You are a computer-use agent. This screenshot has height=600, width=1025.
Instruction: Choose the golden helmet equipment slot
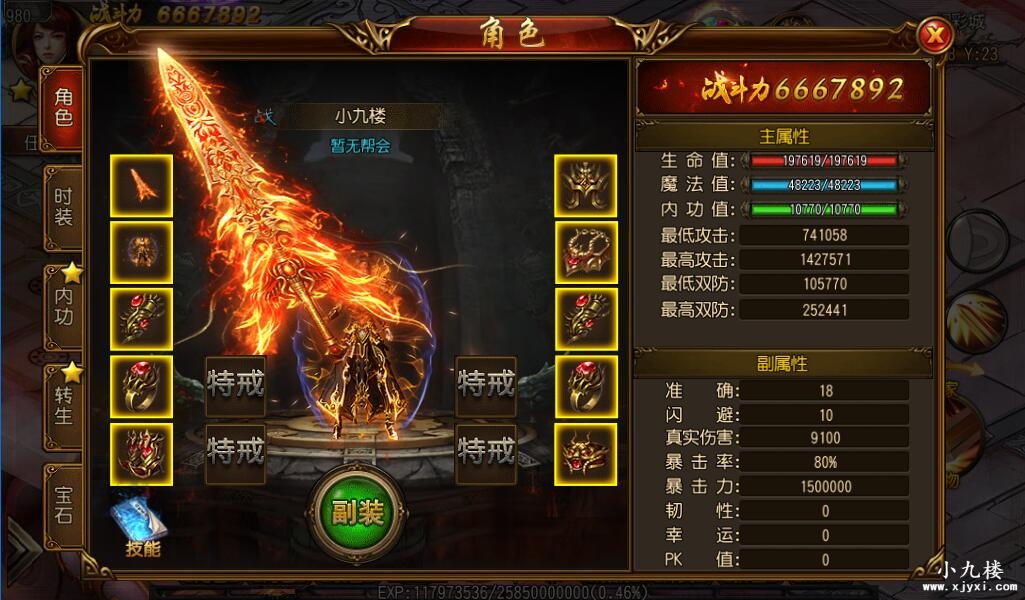(x=585, y=186)
